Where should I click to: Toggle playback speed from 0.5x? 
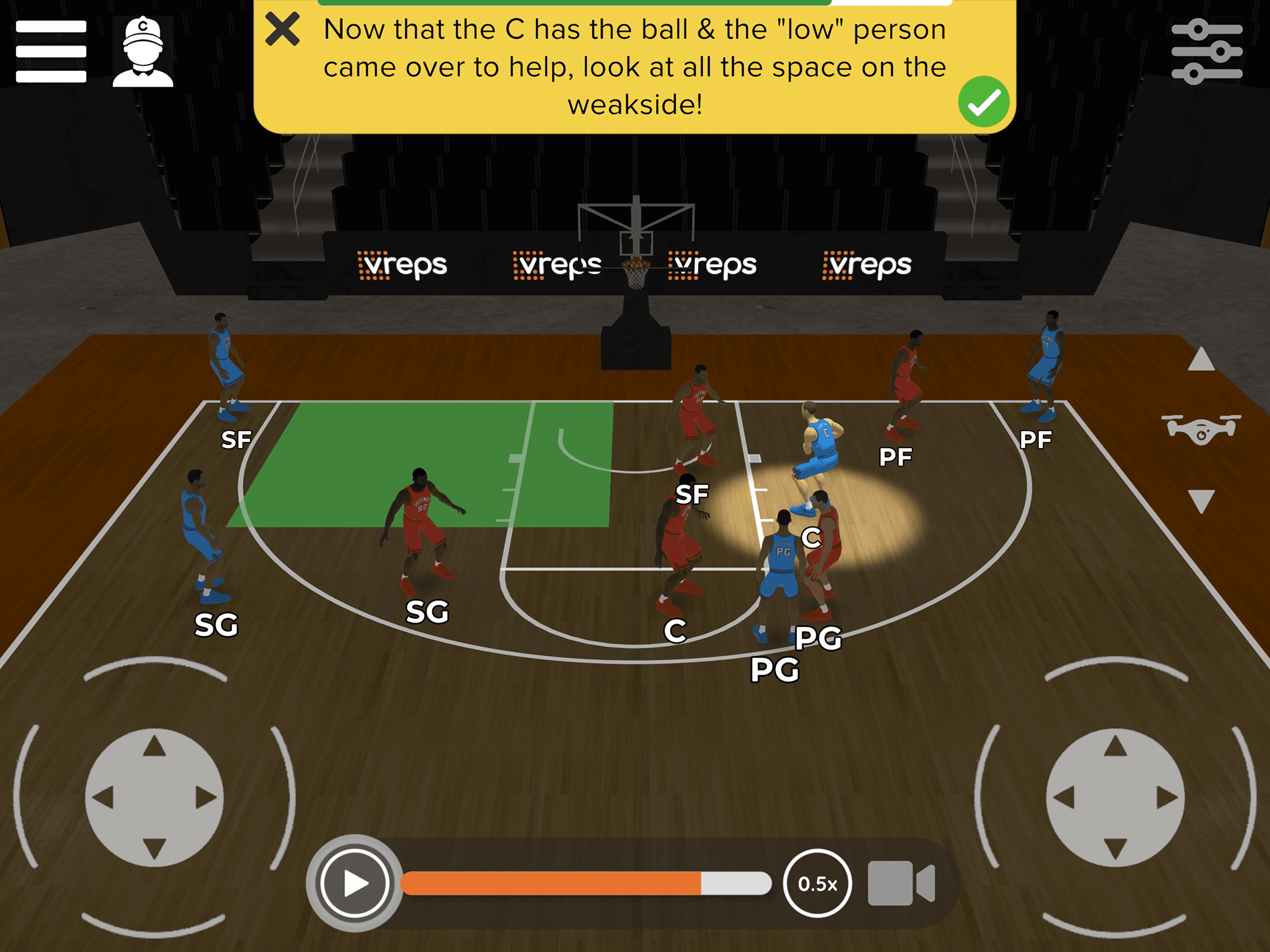click(x=818, y=884)
